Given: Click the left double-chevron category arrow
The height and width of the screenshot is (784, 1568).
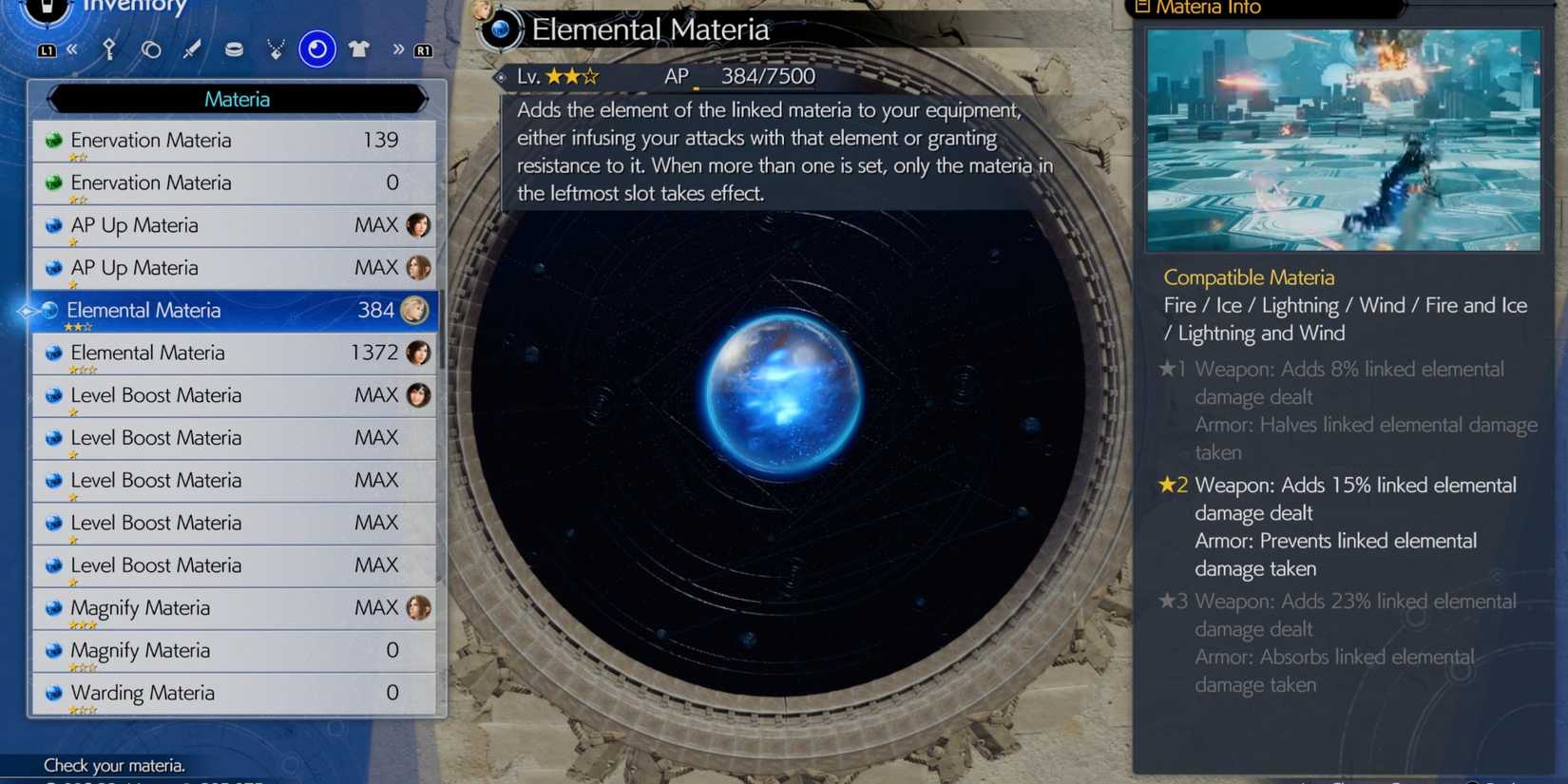Looking at the screenshot, I should (x=73, y=49).
